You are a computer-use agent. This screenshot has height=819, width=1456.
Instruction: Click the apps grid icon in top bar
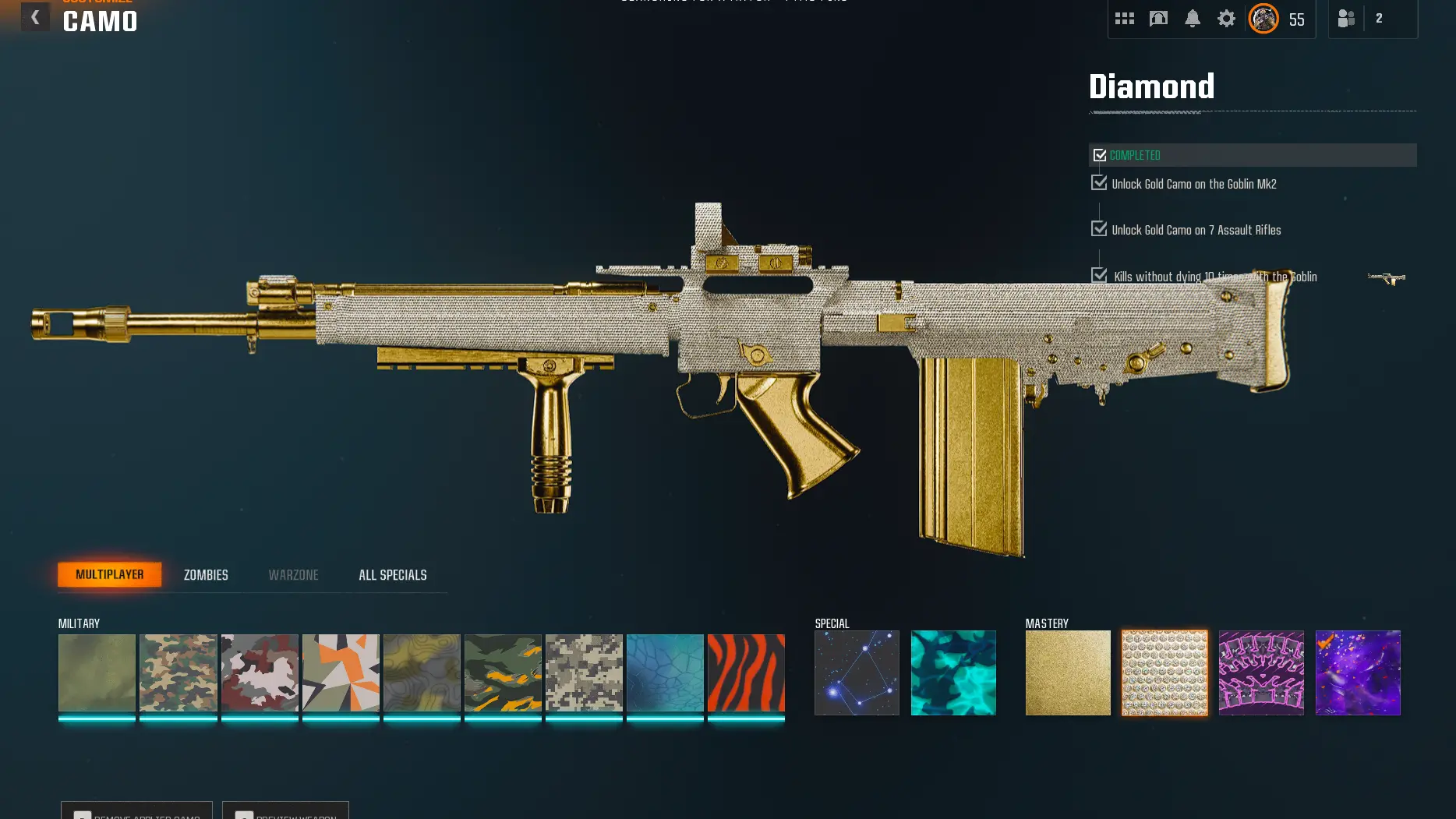pyautogui.click(x=1125, y=17)
